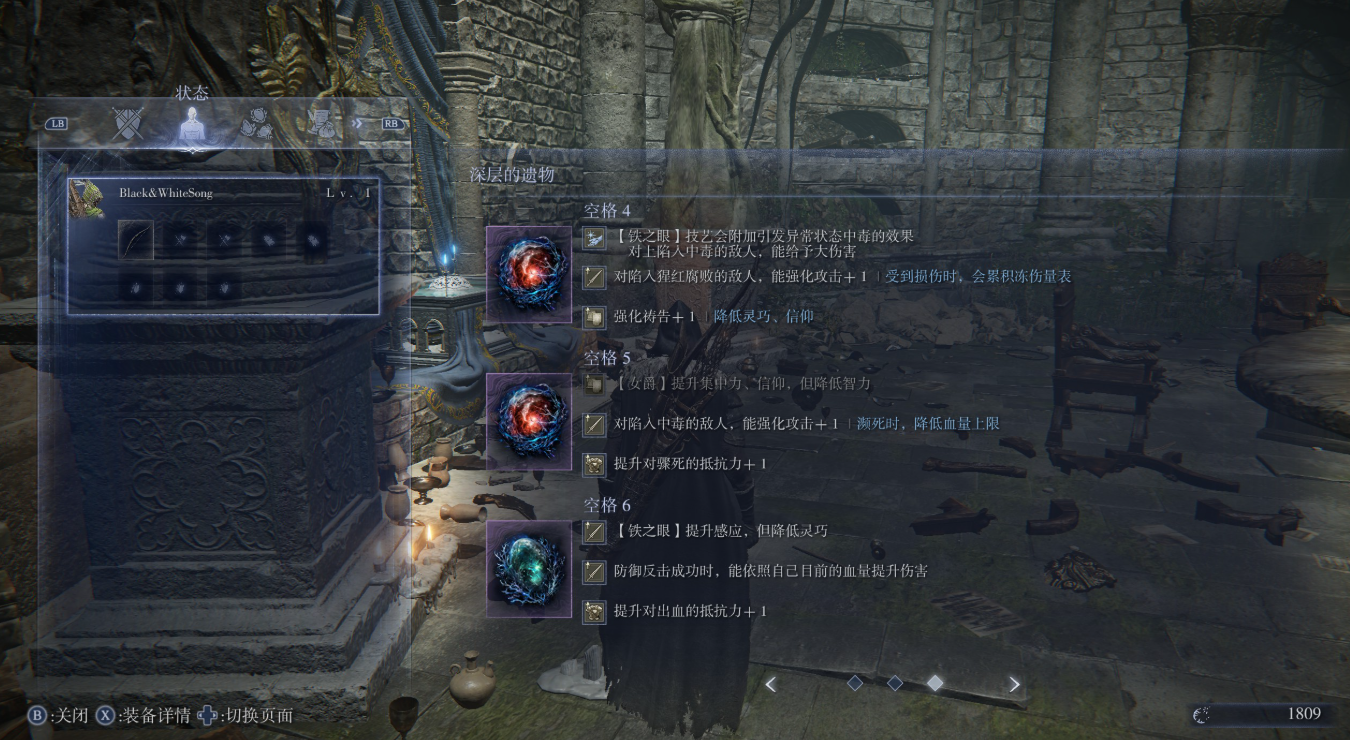This screenshot has width=1350, height=740.
Task: Click the left page arrow at bottom
Action: tap(771, 683)
